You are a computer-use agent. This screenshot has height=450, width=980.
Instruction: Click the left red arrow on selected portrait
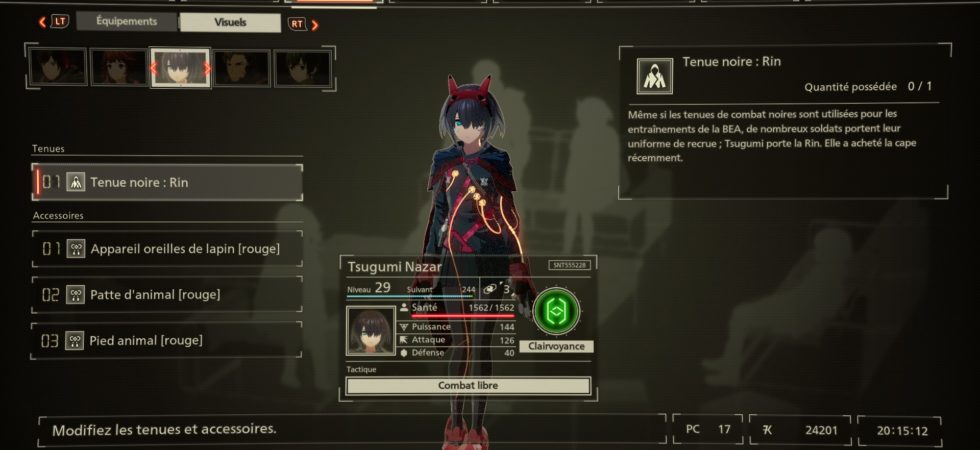click(x=154, y=69)
